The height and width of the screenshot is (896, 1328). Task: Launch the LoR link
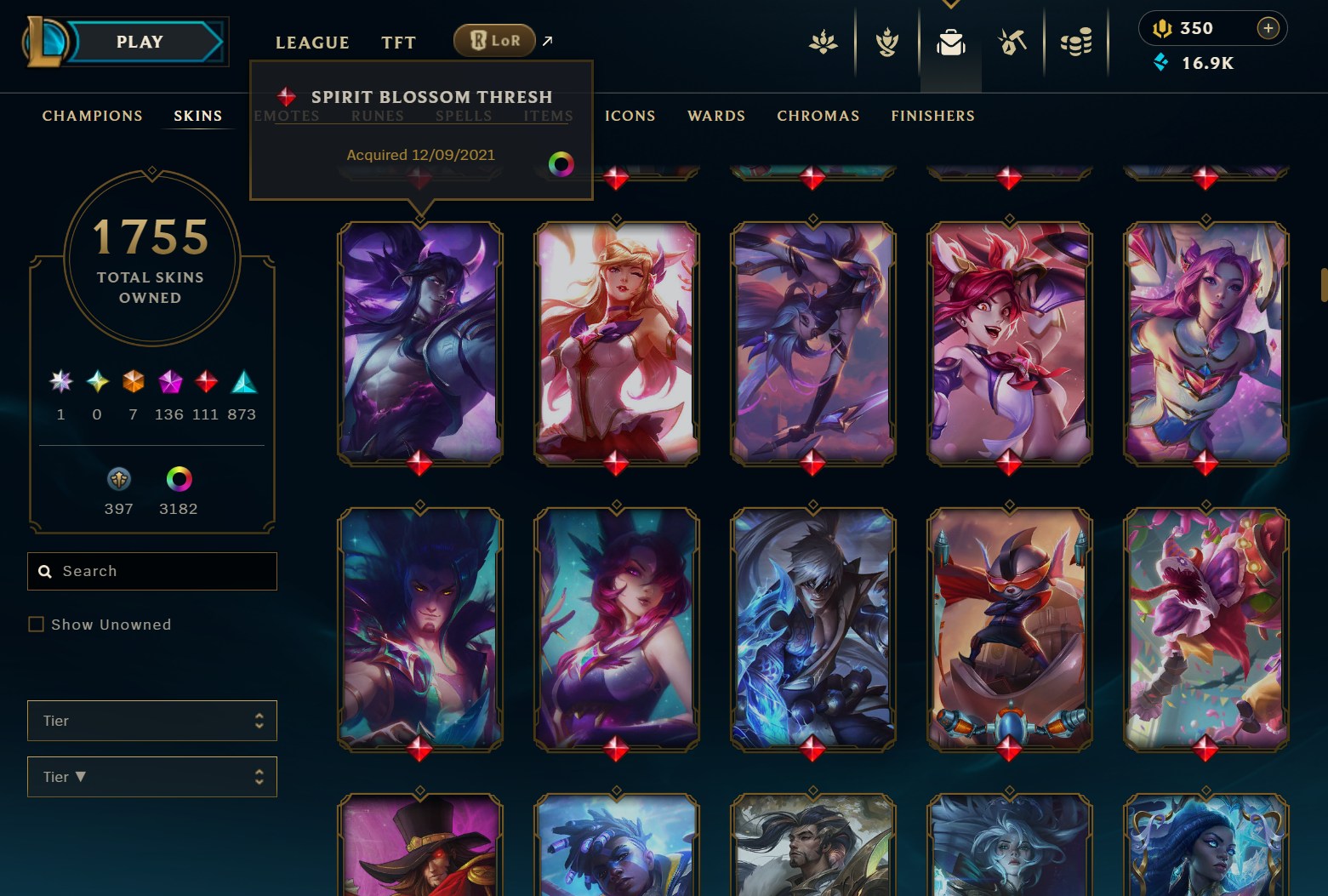pos(495,40)
